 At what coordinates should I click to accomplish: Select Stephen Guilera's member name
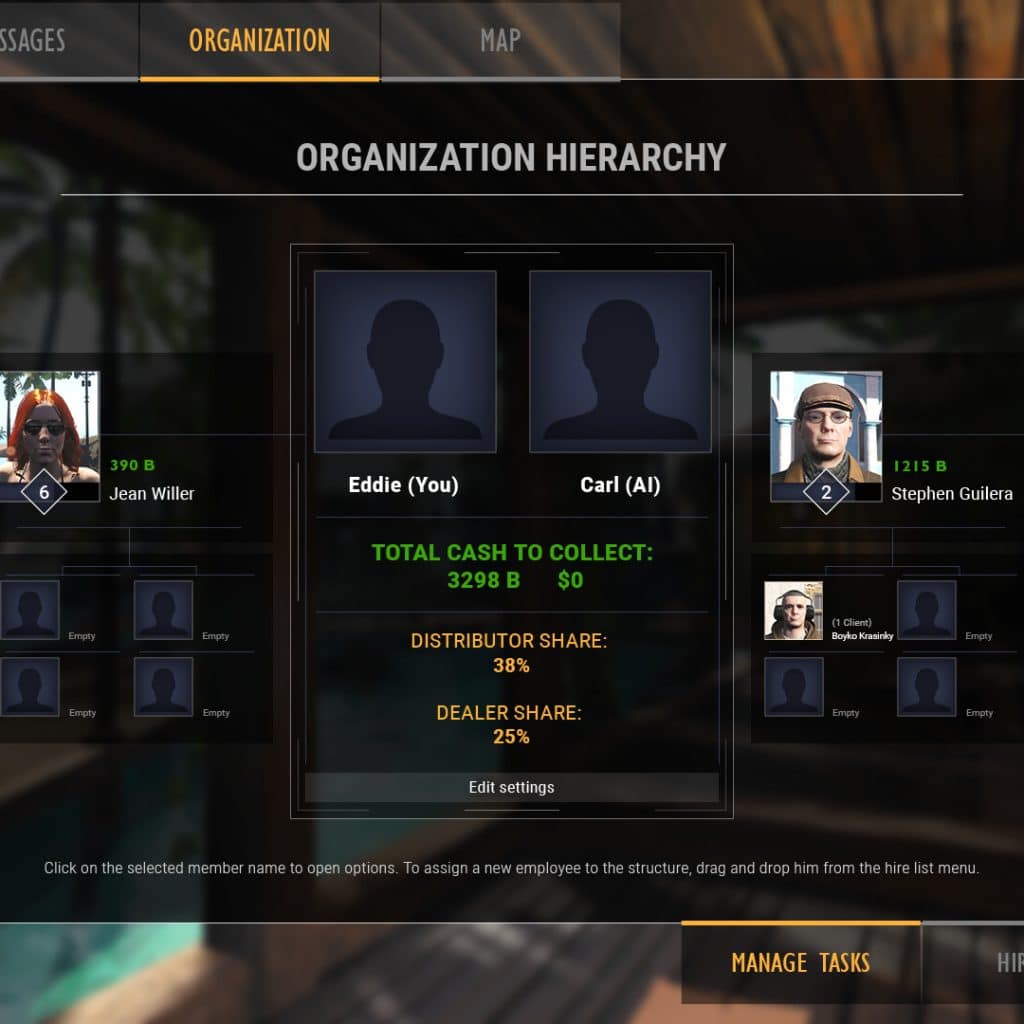tap(951, 493)
